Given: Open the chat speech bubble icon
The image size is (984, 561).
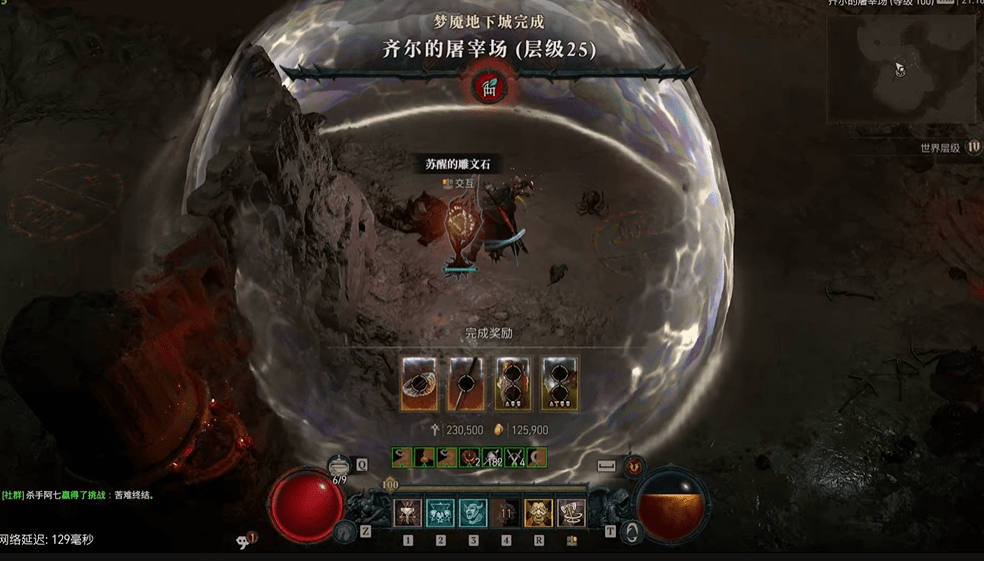Looking at the screenshot, I should point(243,540).
